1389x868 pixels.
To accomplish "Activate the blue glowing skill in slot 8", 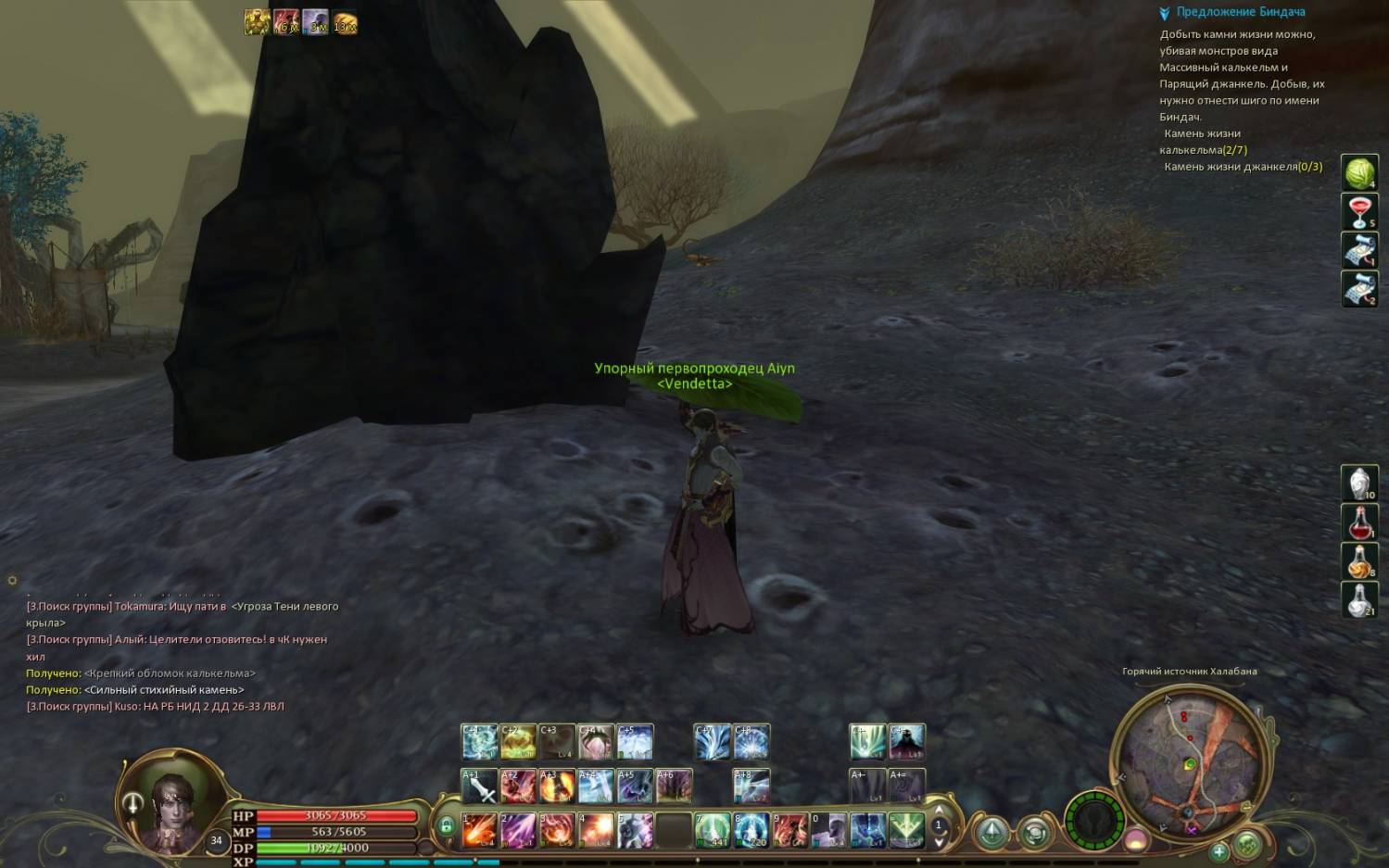I will pos(751,830).
